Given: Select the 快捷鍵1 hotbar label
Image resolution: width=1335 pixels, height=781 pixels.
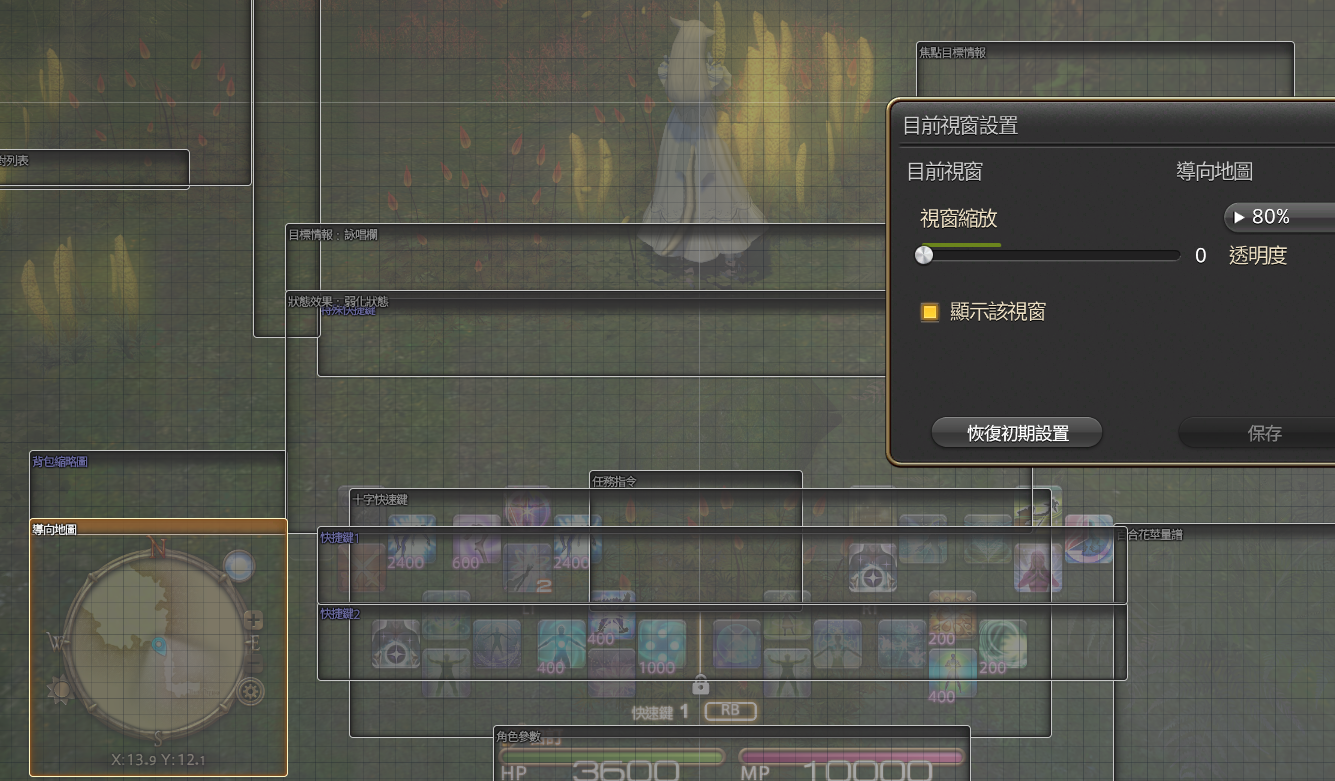Looking at the screenshot, I should point(339,538).
